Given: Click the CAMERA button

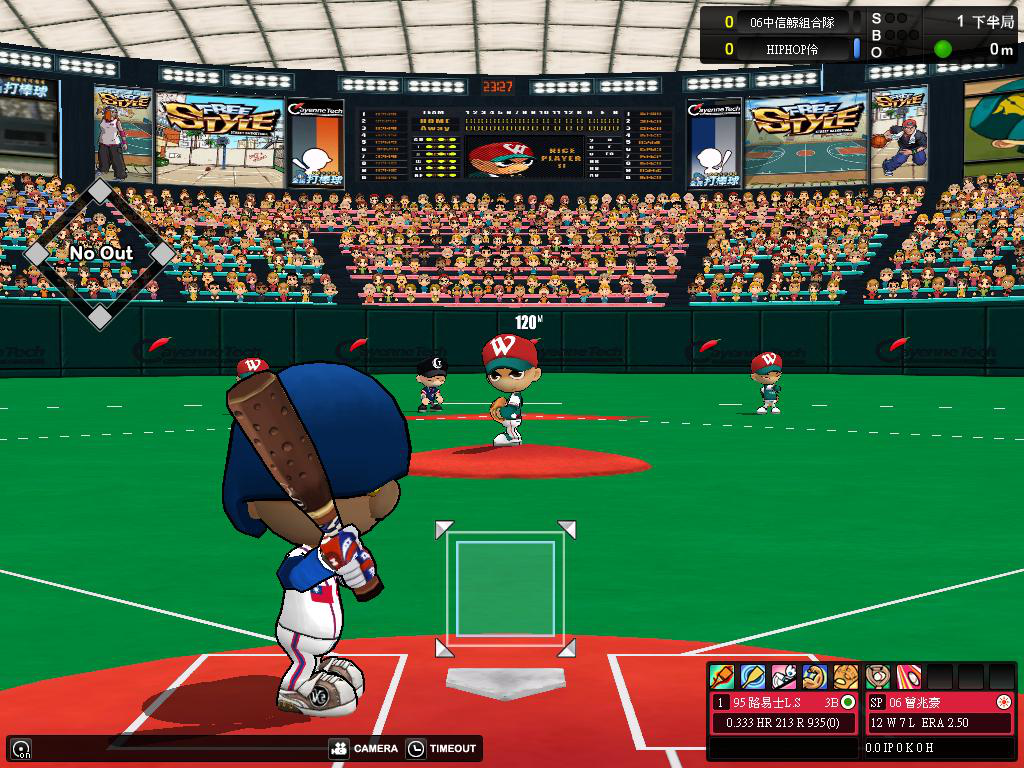Looking at the screenshot, I should click(364, 748).
